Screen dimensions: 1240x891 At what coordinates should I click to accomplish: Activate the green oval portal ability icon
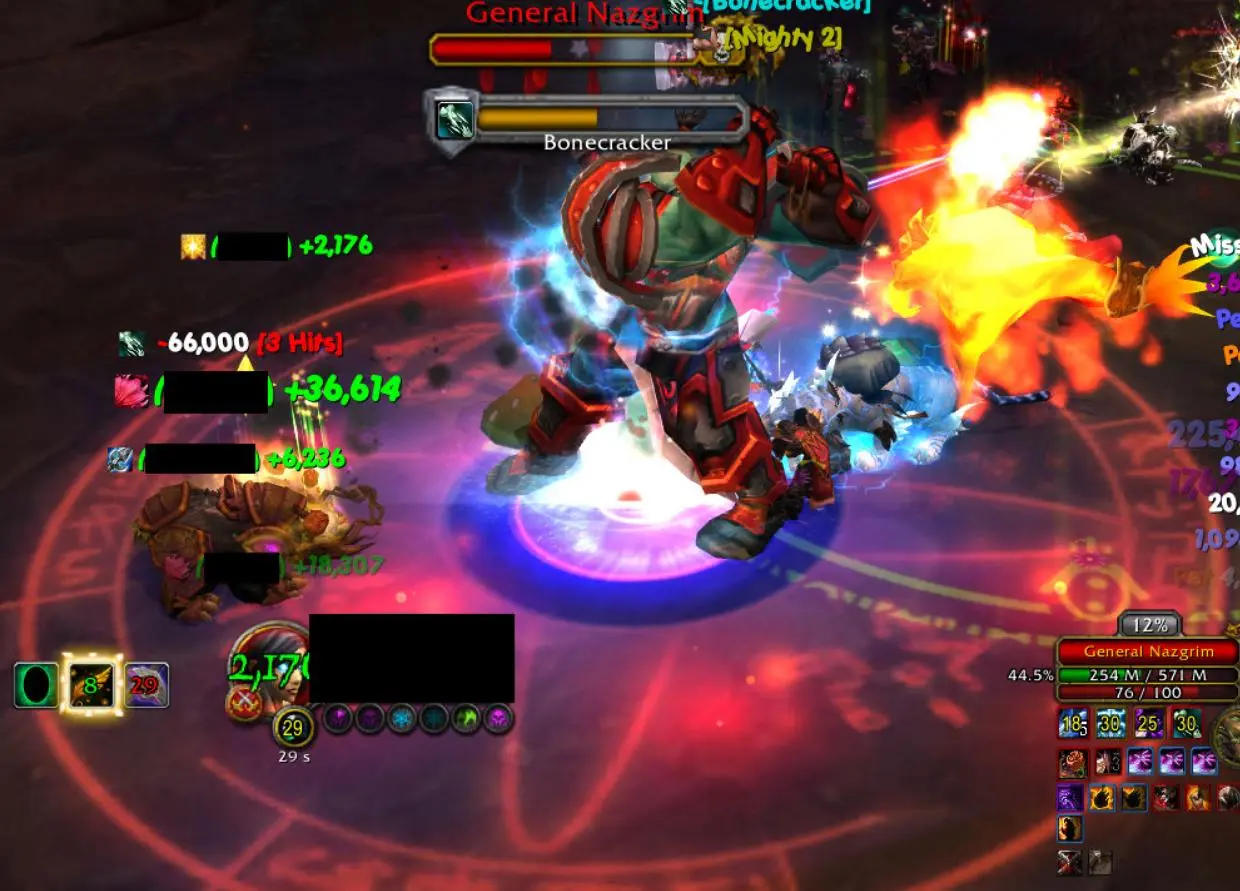pos(35,686)
